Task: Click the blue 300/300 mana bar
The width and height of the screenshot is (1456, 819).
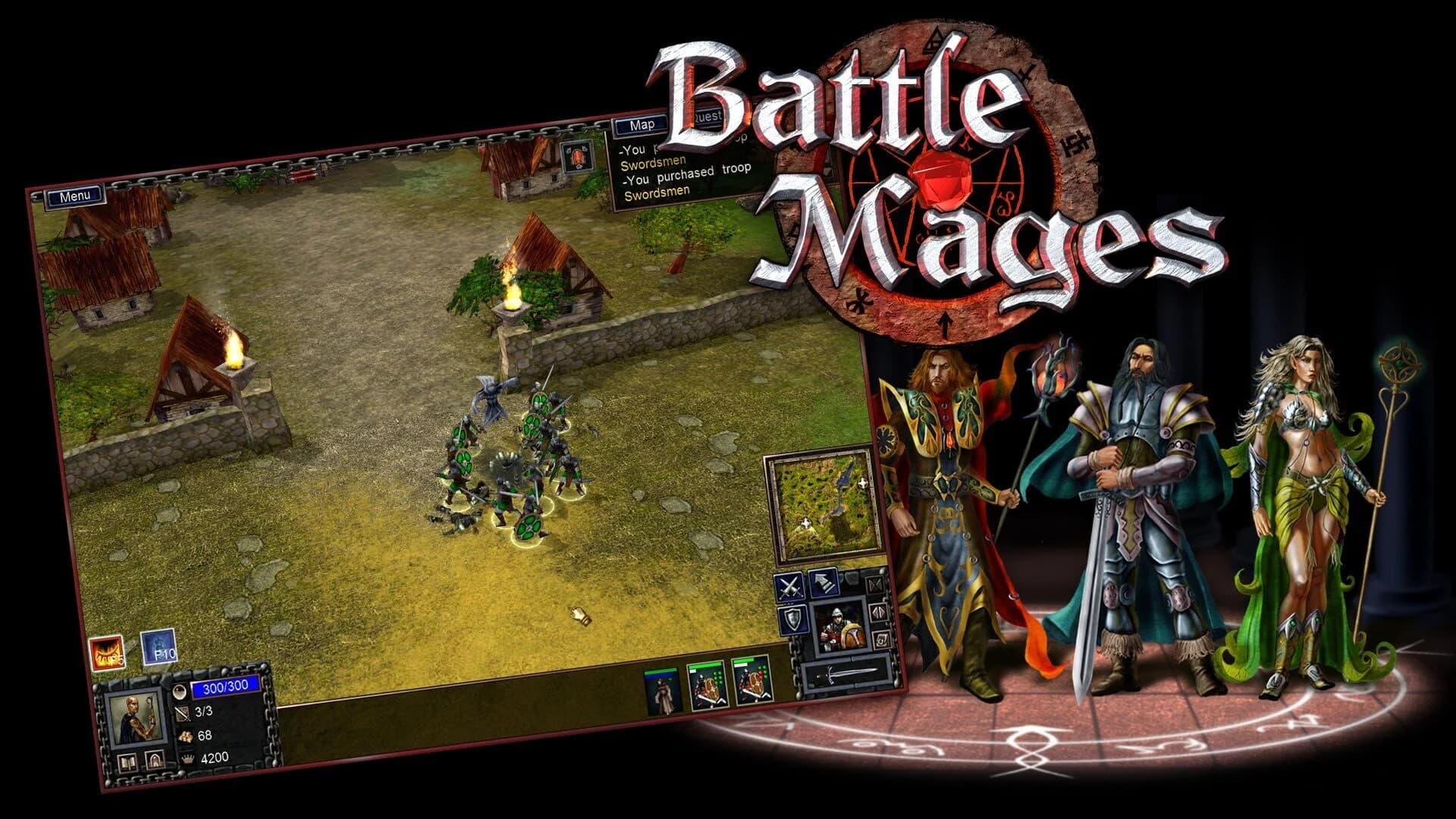Action: point(224,687)
